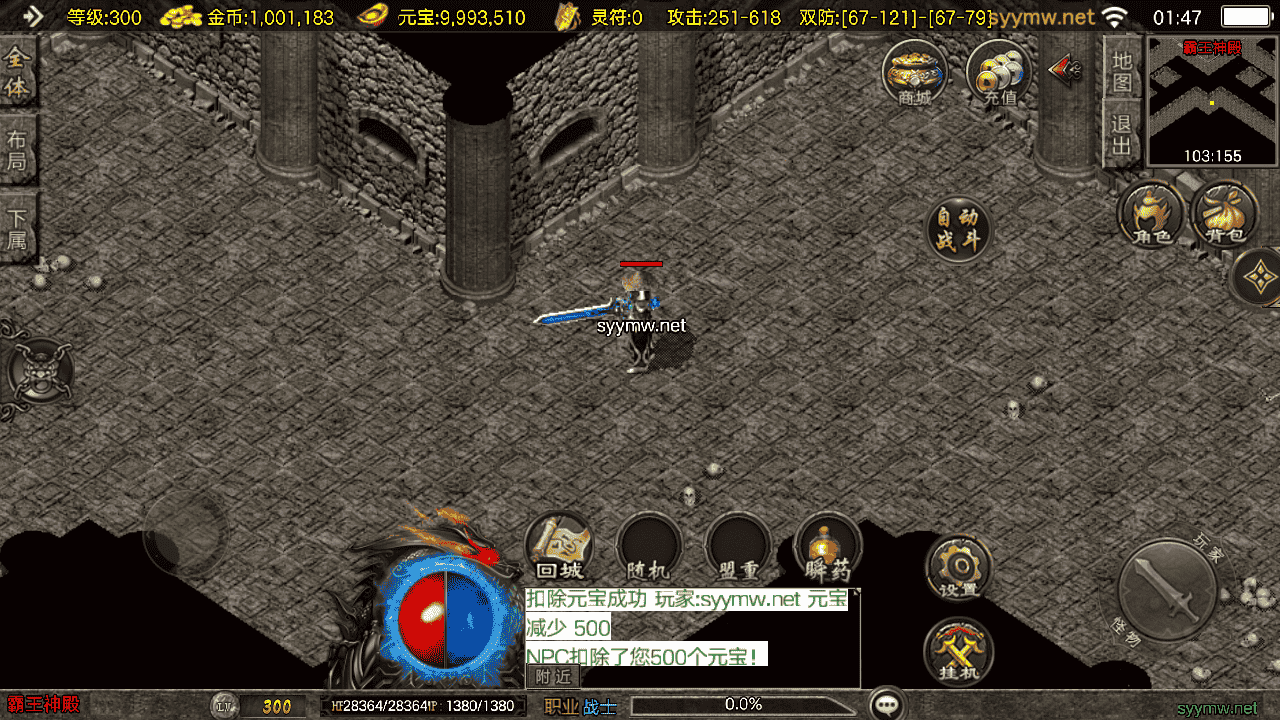This screenshot has height=720, width=1280.
Task: Open the 背包 backpack
Action: (1223, 213)
